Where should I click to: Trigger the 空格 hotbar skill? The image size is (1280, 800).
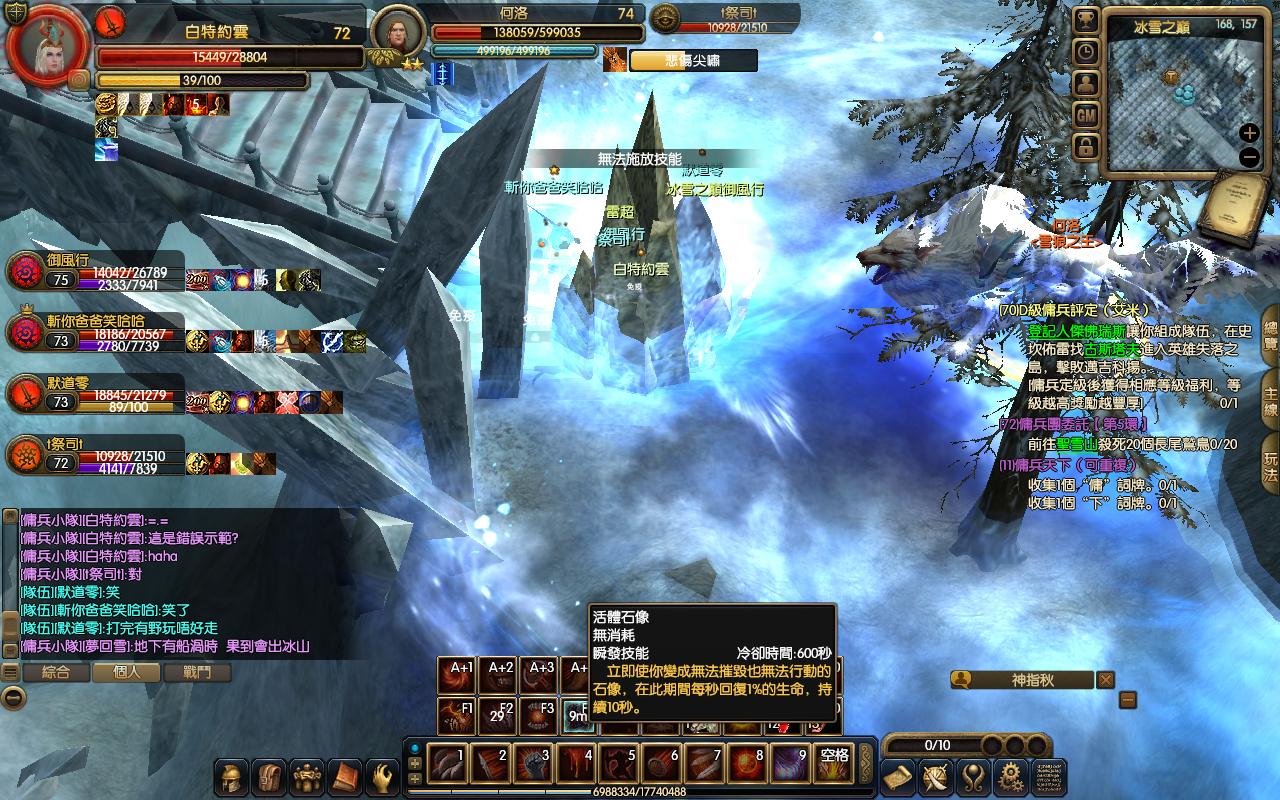pyautogui.click(x=832, y=765)
